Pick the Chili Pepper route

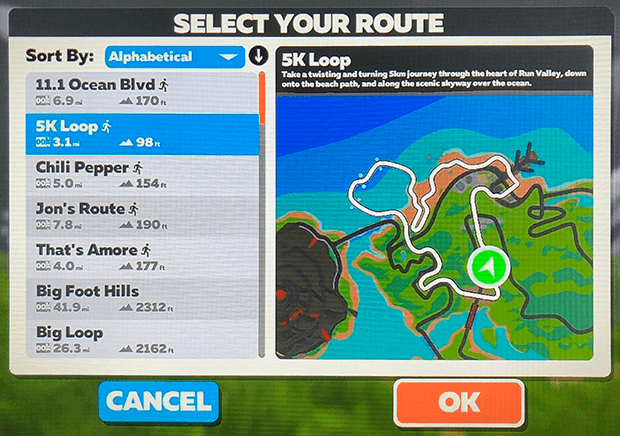(140, 175)
